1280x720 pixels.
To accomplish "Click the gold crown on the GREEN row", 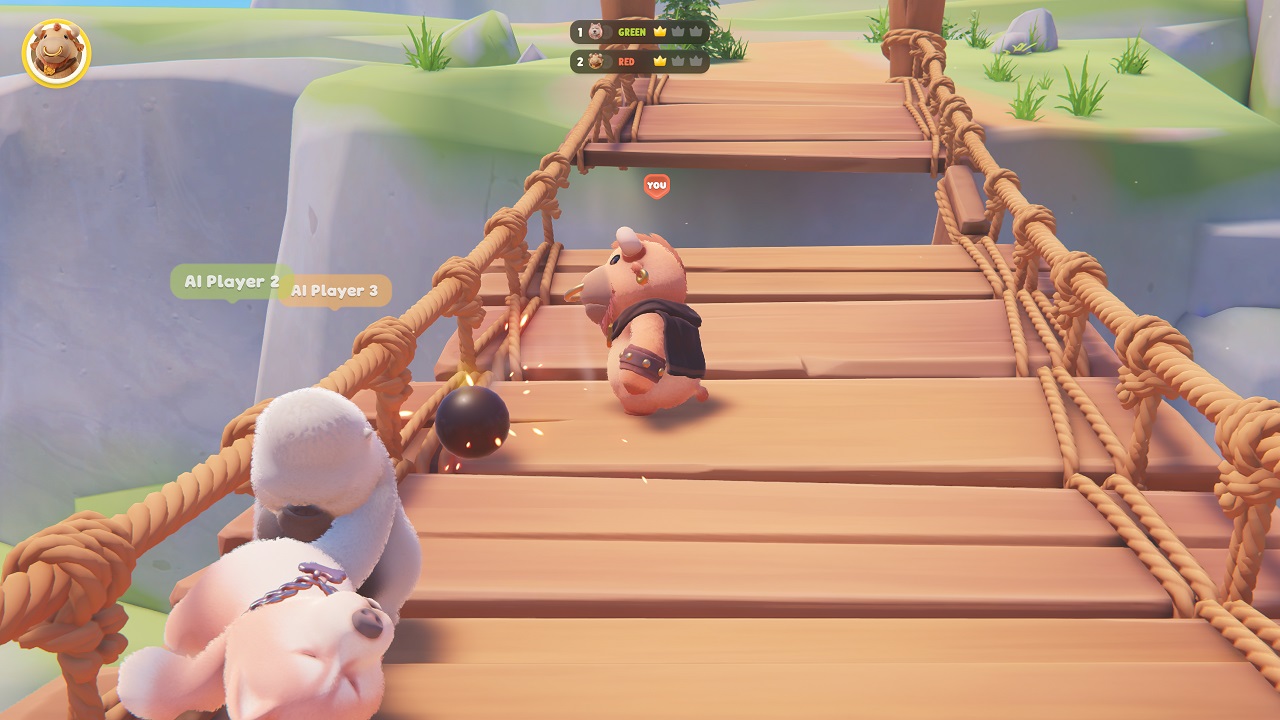I will pyautogui.click(x=659, y=31).
